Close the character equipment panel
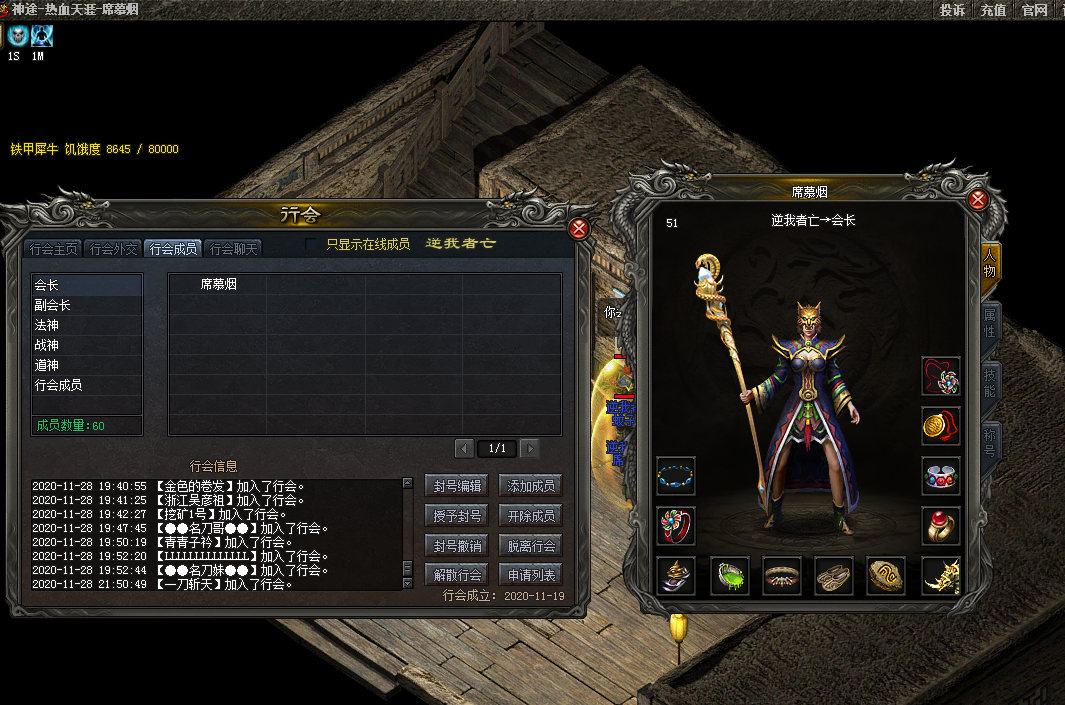This screenshot has height=705, width=1065. (979, 200)
